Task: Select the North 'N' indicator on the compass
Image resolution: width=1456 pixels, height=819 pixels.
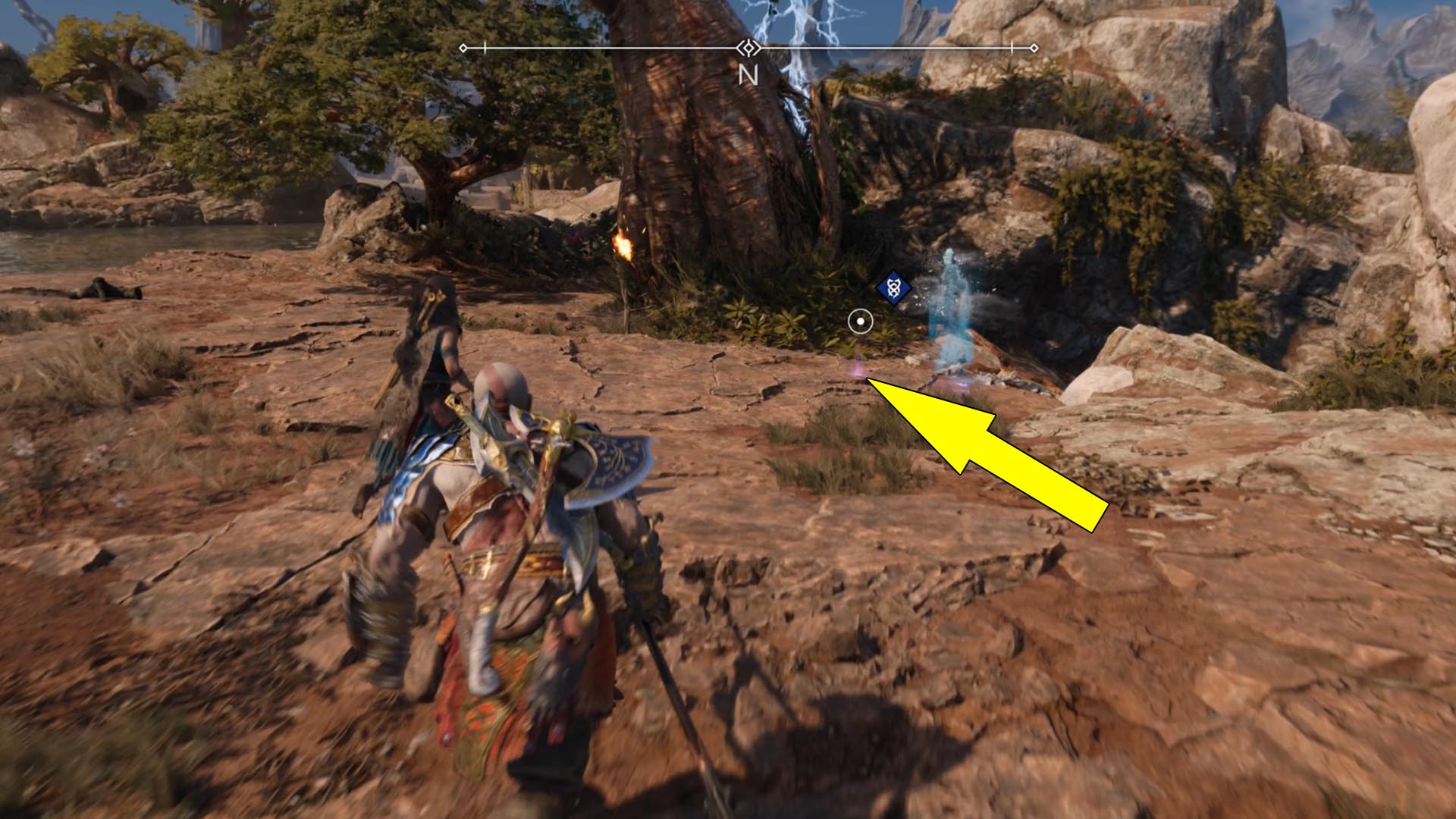Action: 750,75
